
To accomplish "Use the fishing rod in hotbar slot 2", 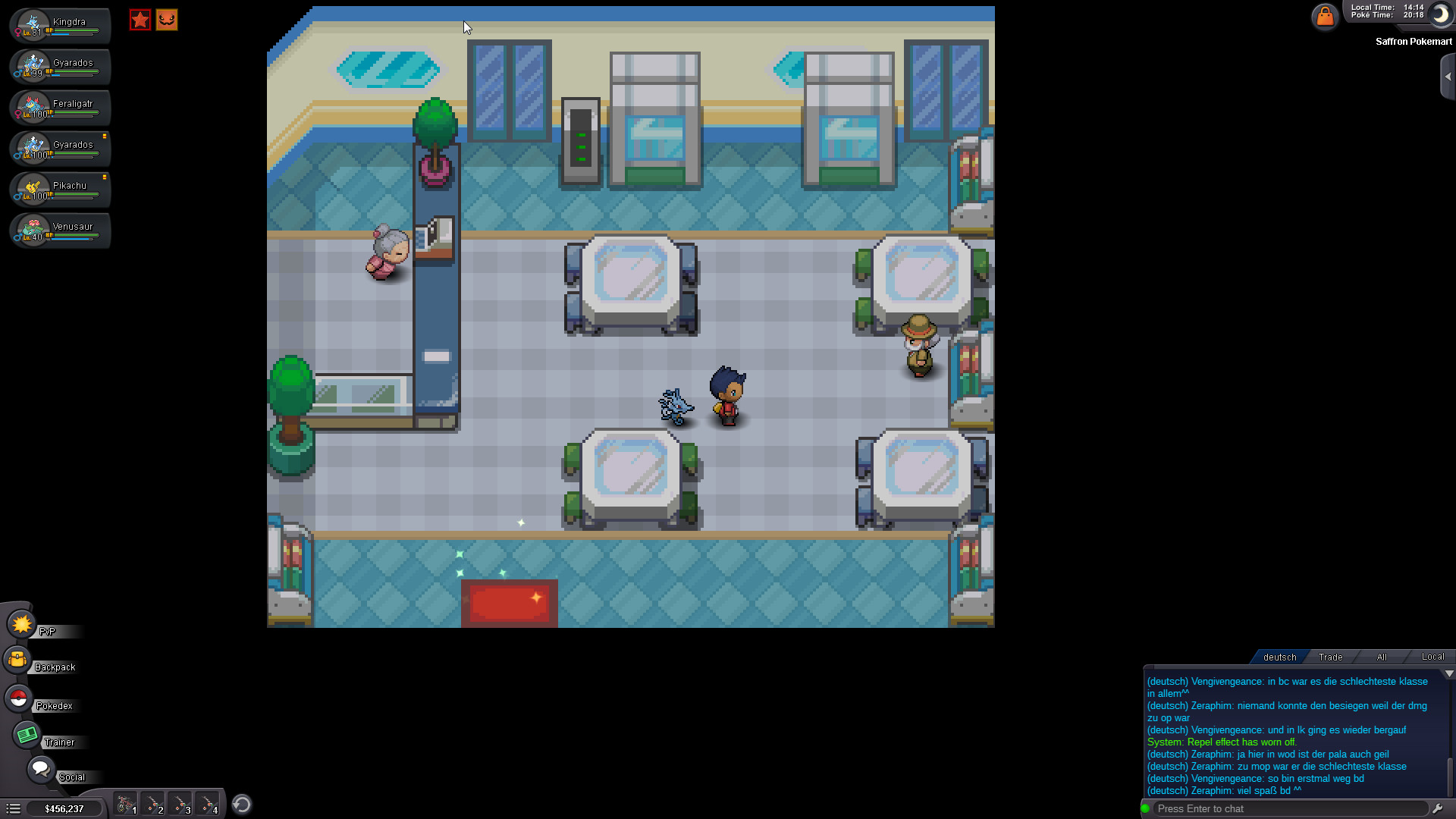I will pos(153,802).
